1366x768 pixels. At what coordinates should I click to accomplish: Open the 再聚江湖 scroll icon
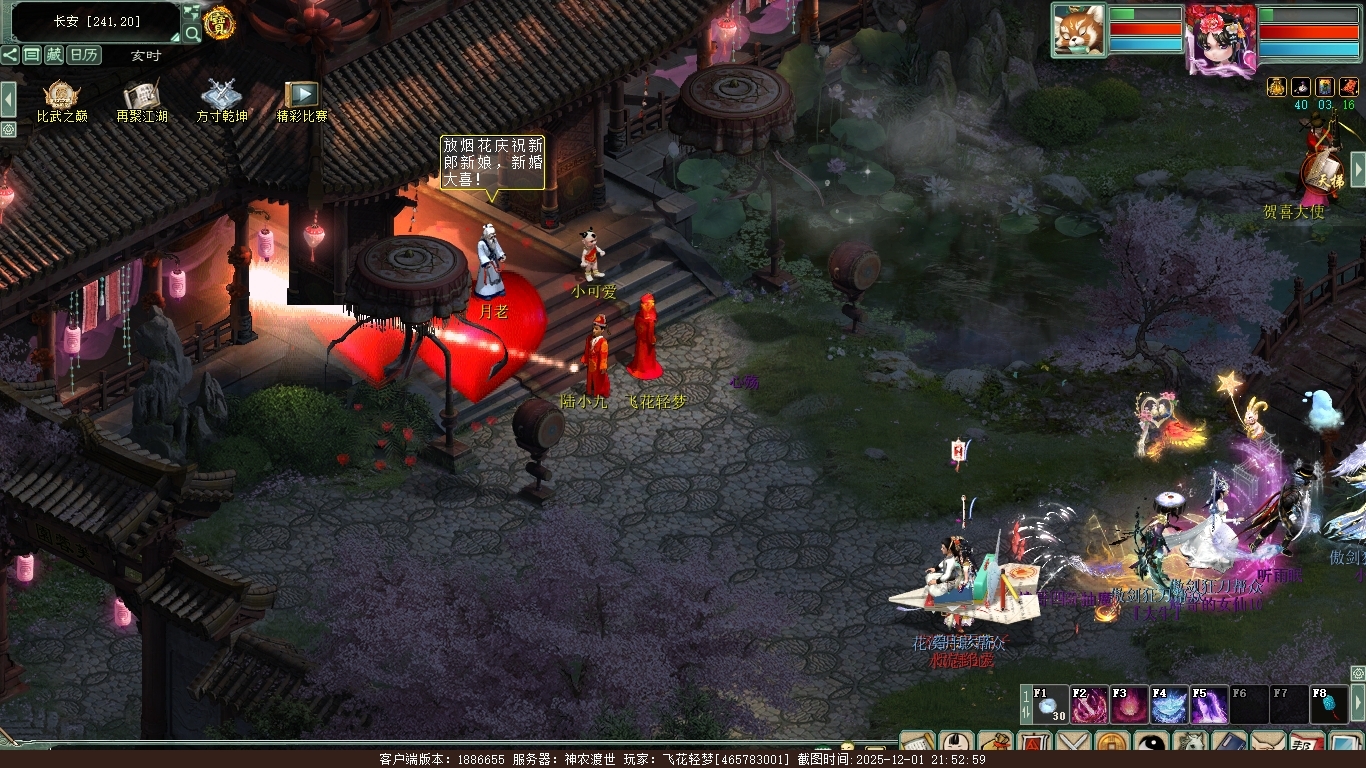[x=141, y=97]
